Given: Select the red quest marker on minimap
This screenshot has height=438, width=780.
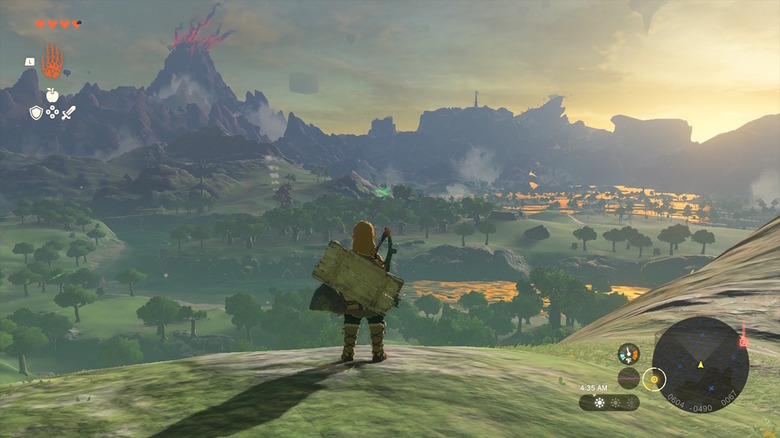Looking at the screenshot, I should [x=743, y=342].
